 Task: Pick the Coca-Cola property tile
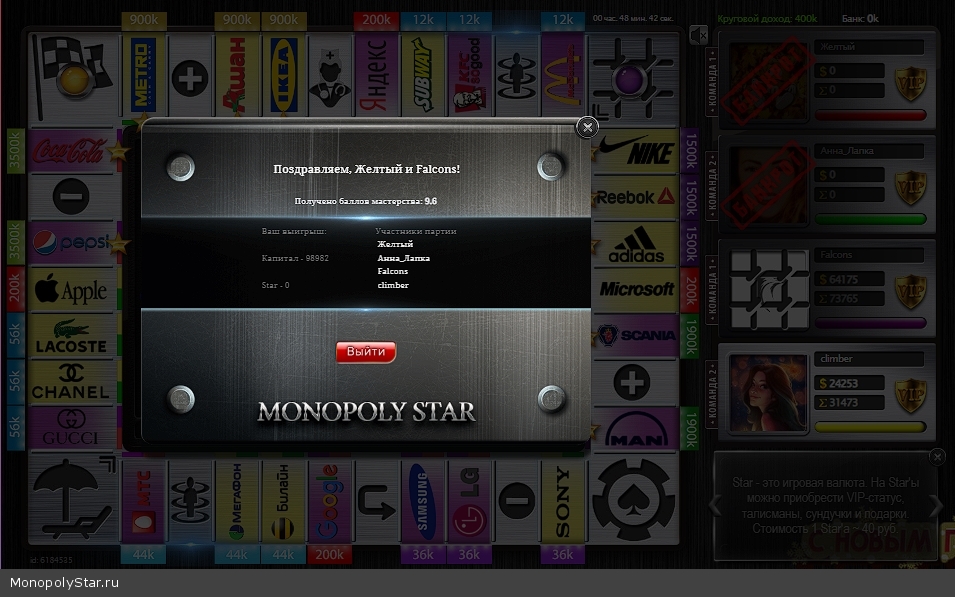[x=70, y=152]
